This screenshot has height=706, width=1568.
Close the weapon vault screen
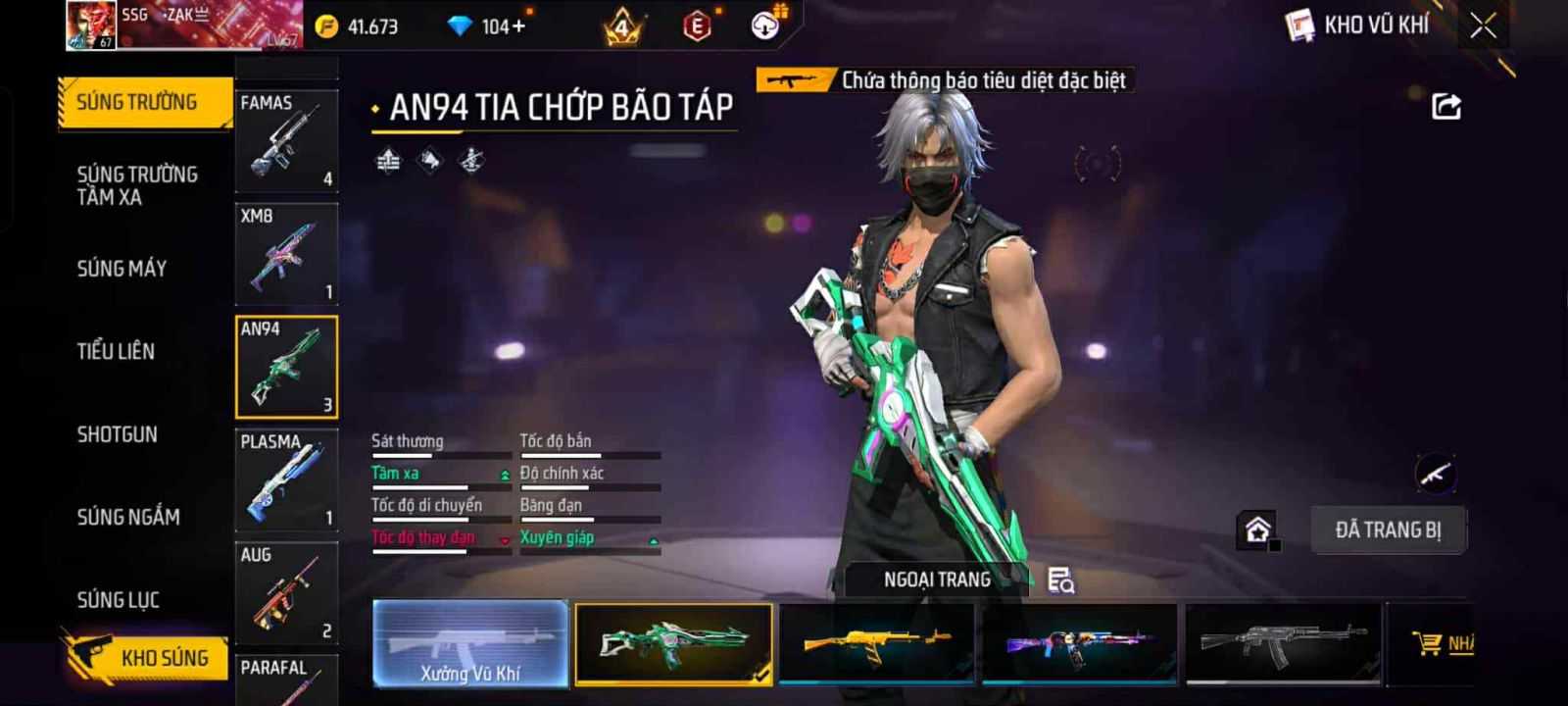coord(1483,25)
